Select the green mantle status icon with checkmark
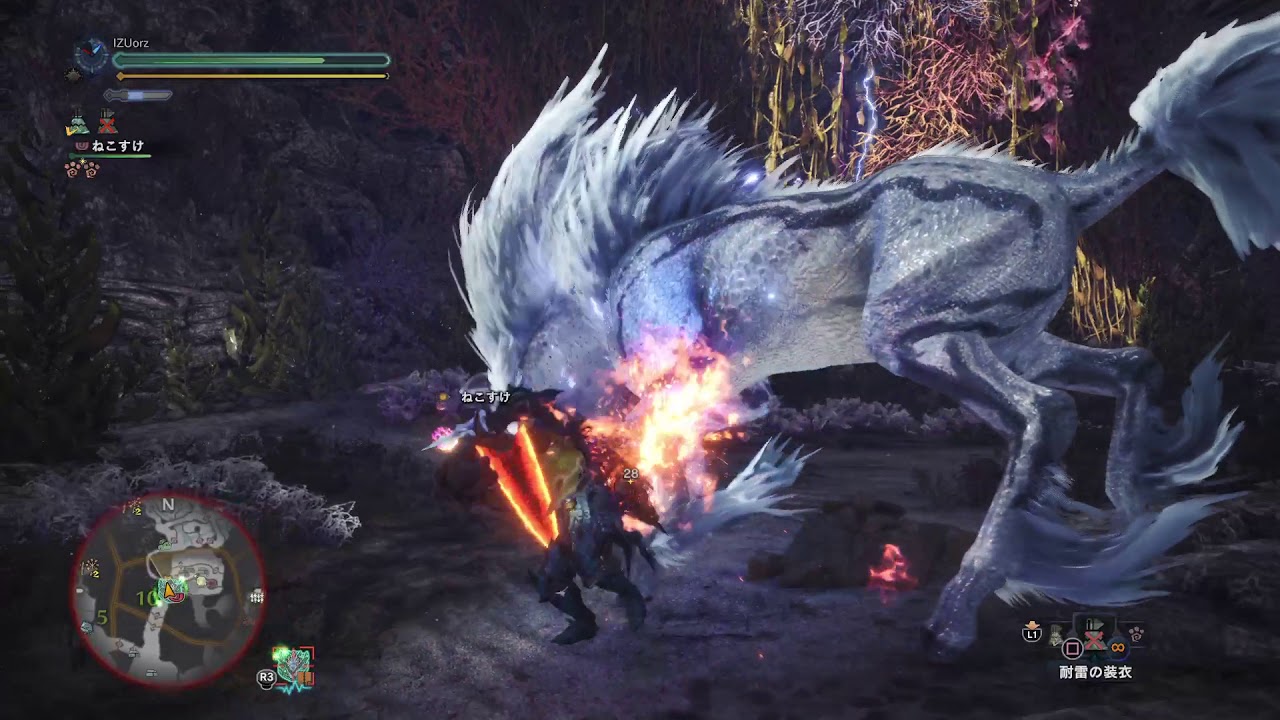 (x=77, y=125)
